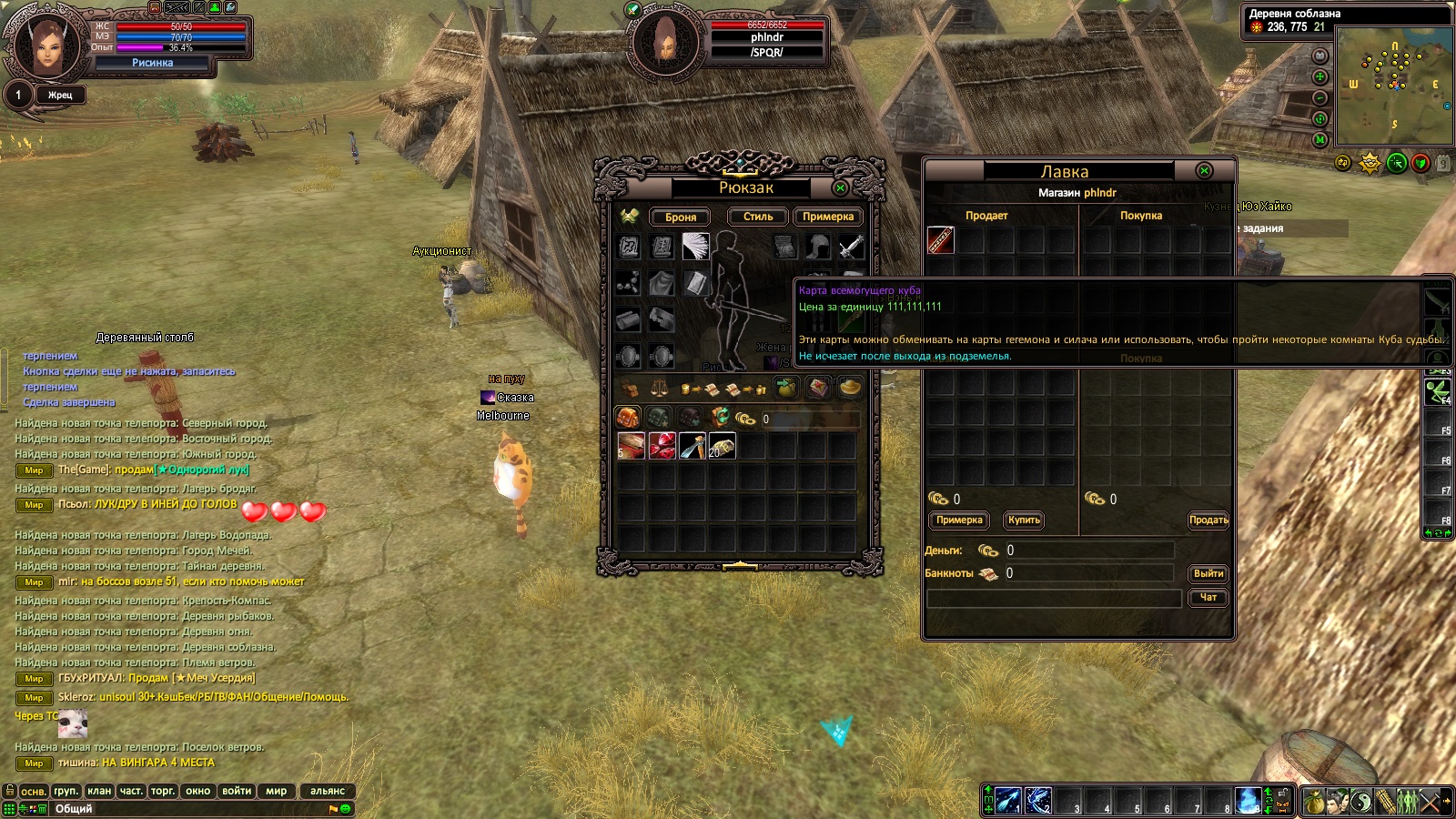Open the shop's Чат button

pyautogui.click(x=1208, y=597)
